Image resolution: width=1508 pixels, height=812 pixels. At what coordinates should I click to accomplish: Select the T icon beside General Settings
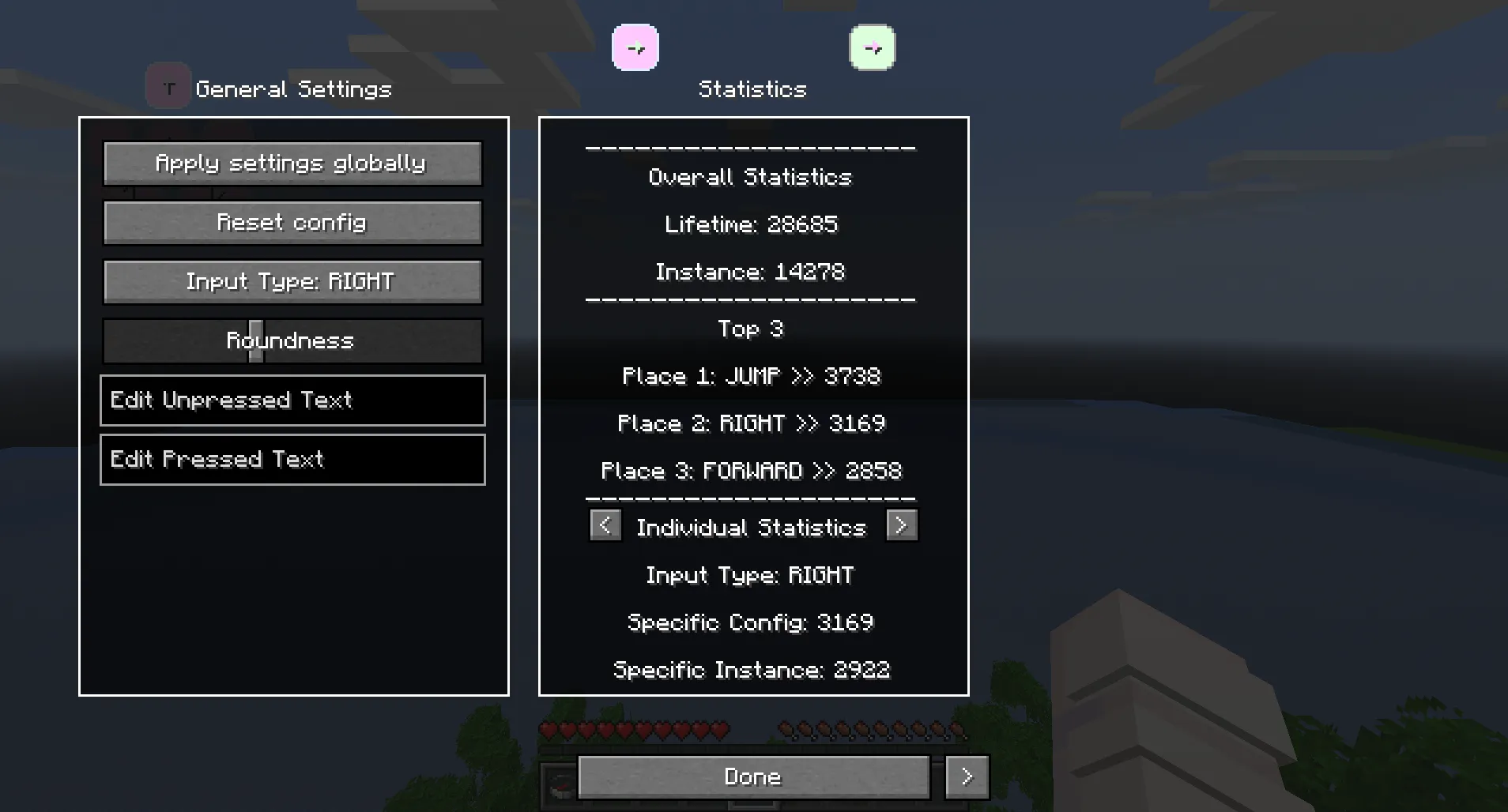point(168,85)
